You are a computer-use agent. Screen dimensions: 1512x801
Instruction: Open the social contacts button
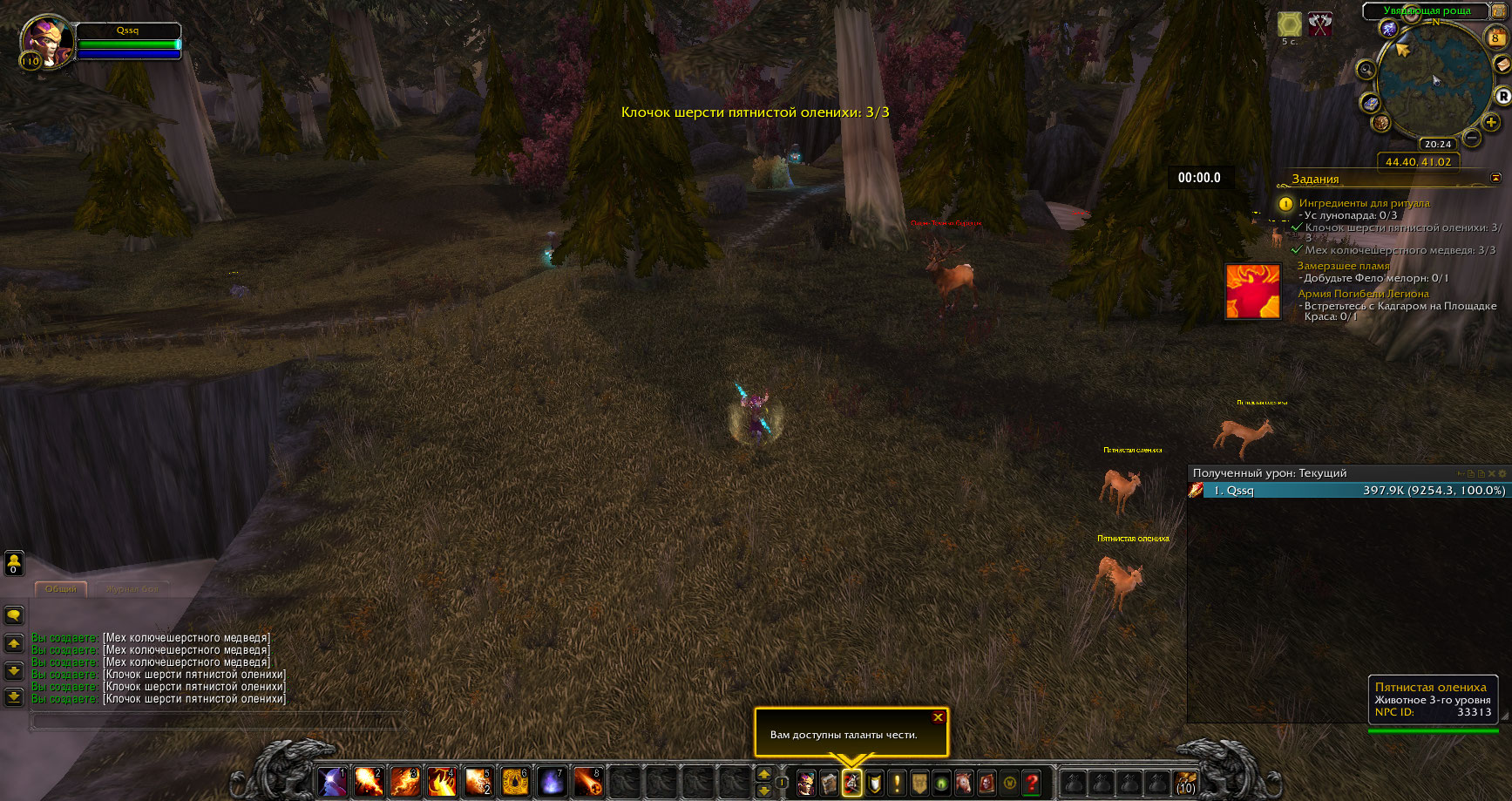[14, 562]
